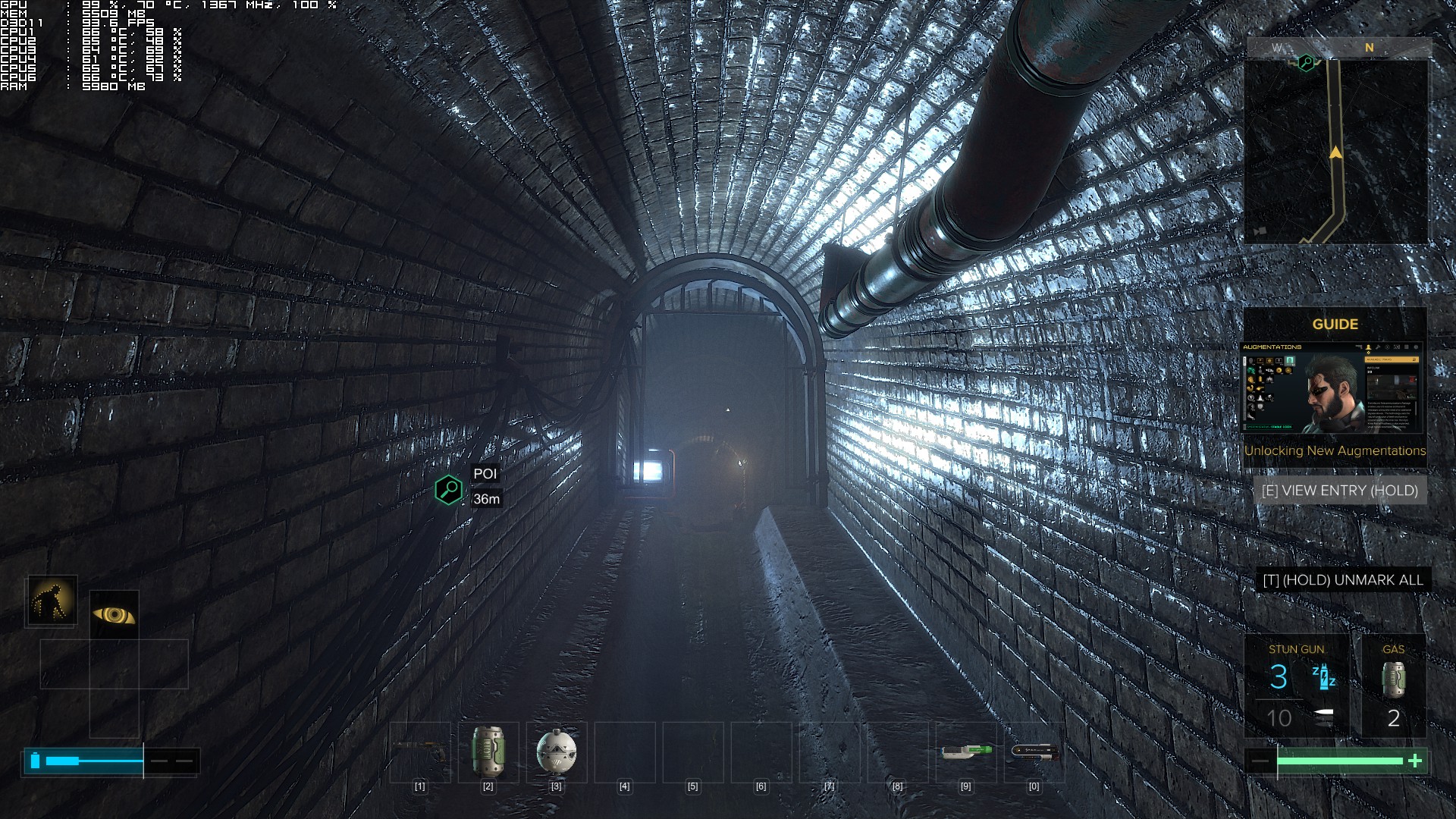This screenshot has height=819, width=1456.
Task: Select the dark cartridge item in slot zero
Action: tap(1034, 752)
